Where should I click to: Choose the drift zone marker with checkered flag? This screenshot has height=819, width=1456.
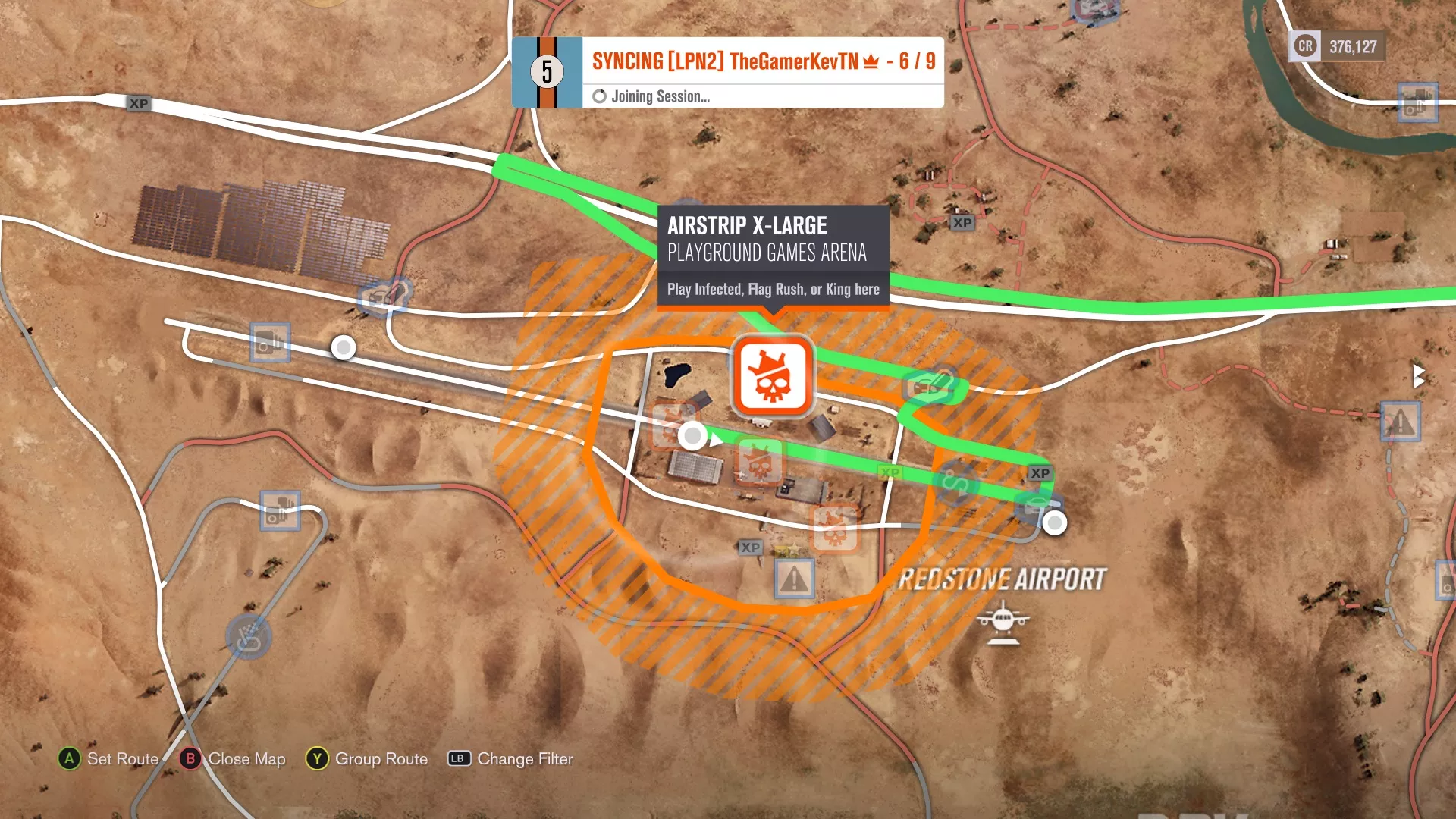click(x=249, y=637)
